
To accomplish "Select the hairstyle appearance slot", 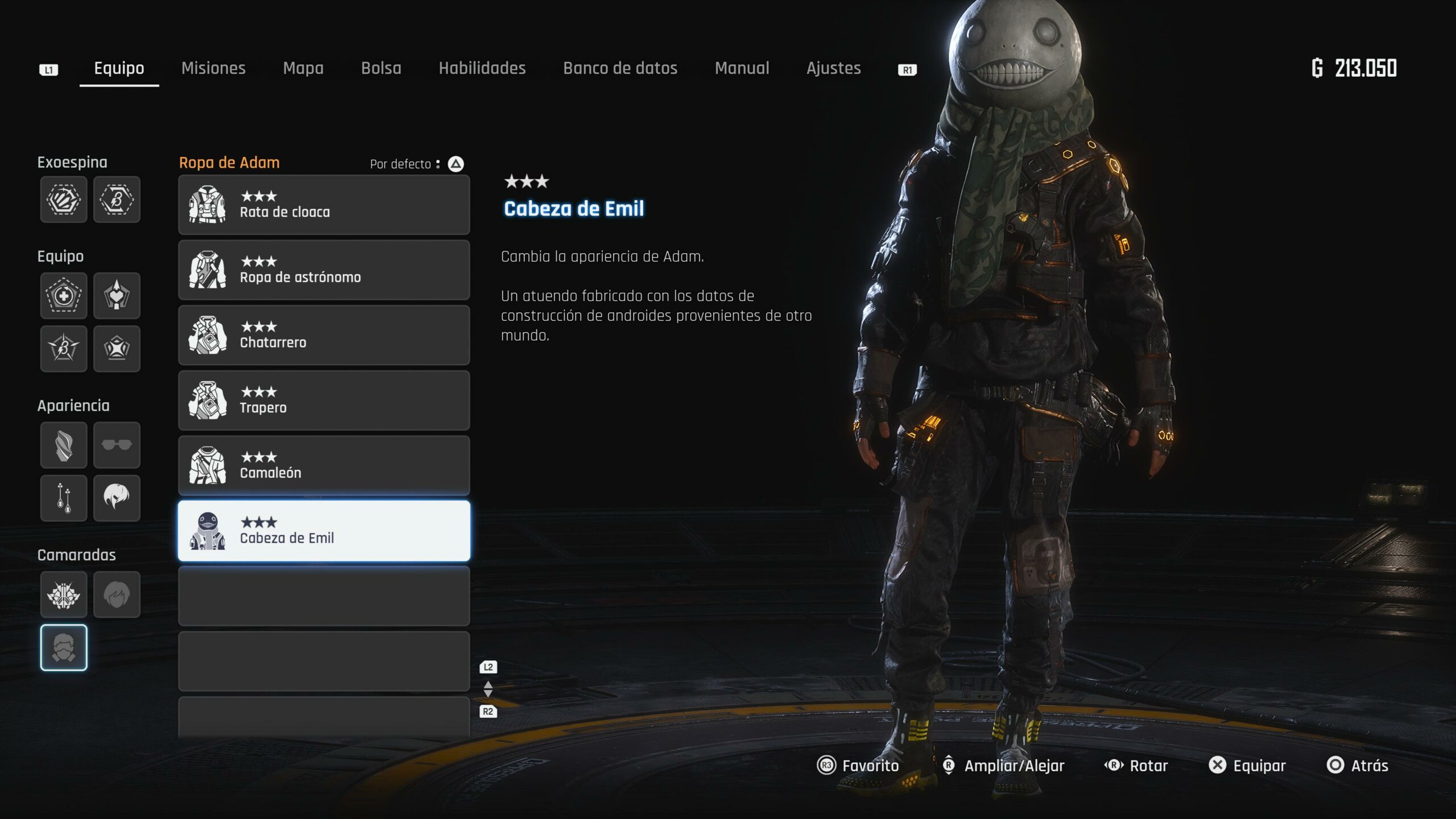I will click(117, 498).
